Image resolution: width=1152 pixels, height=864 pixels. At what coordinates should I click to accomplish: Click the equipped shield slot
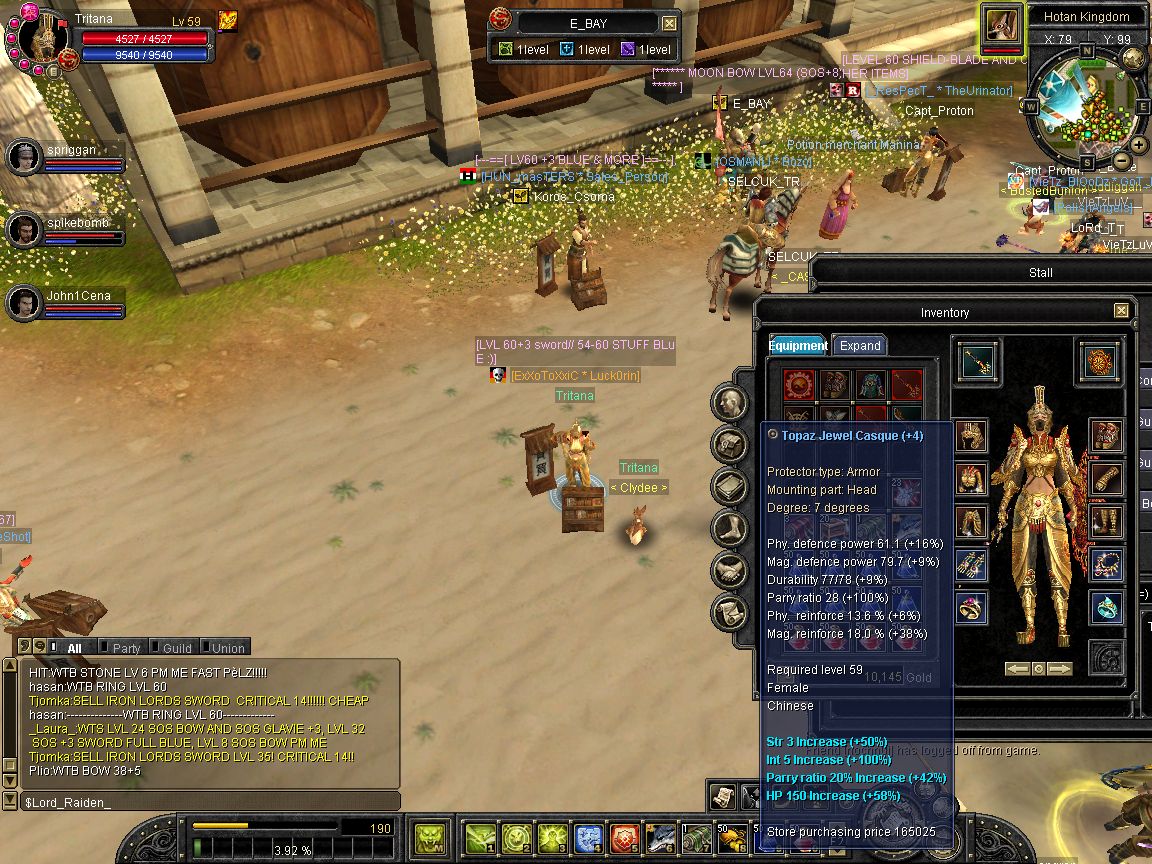(1100, 361)
